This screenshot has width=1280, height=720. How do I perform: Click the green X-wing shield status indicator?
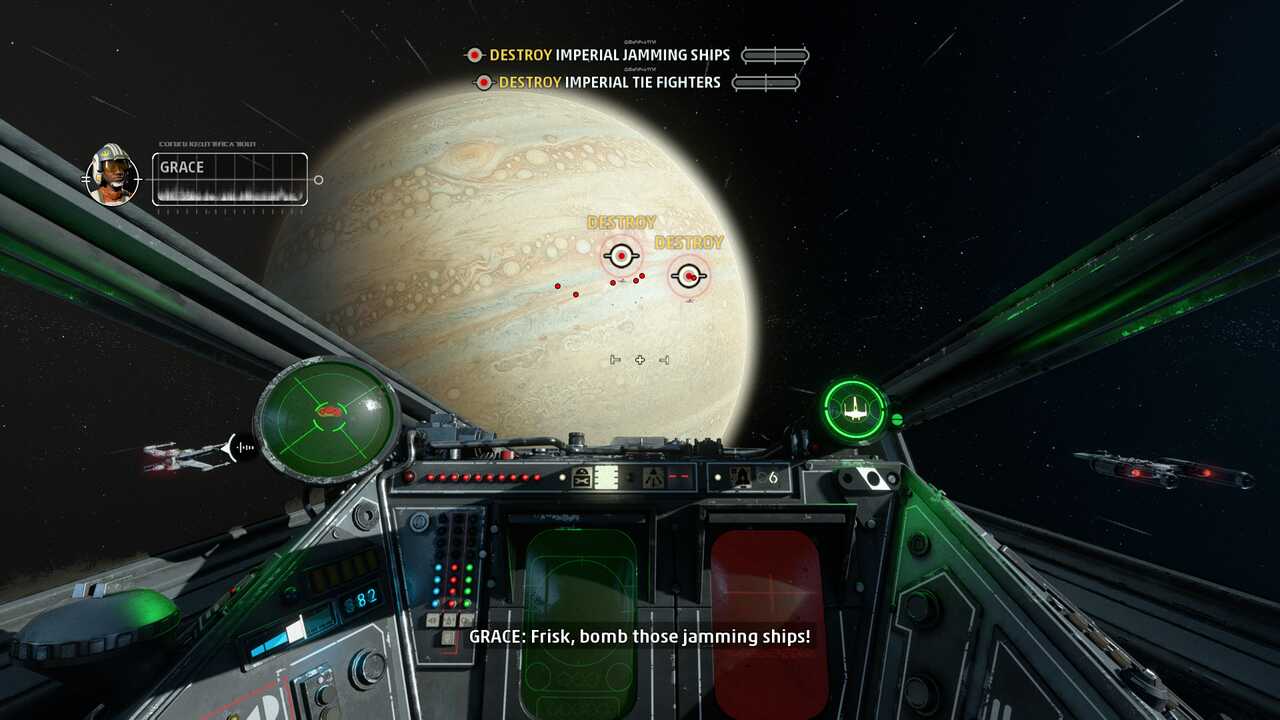(x=855, y=408)
